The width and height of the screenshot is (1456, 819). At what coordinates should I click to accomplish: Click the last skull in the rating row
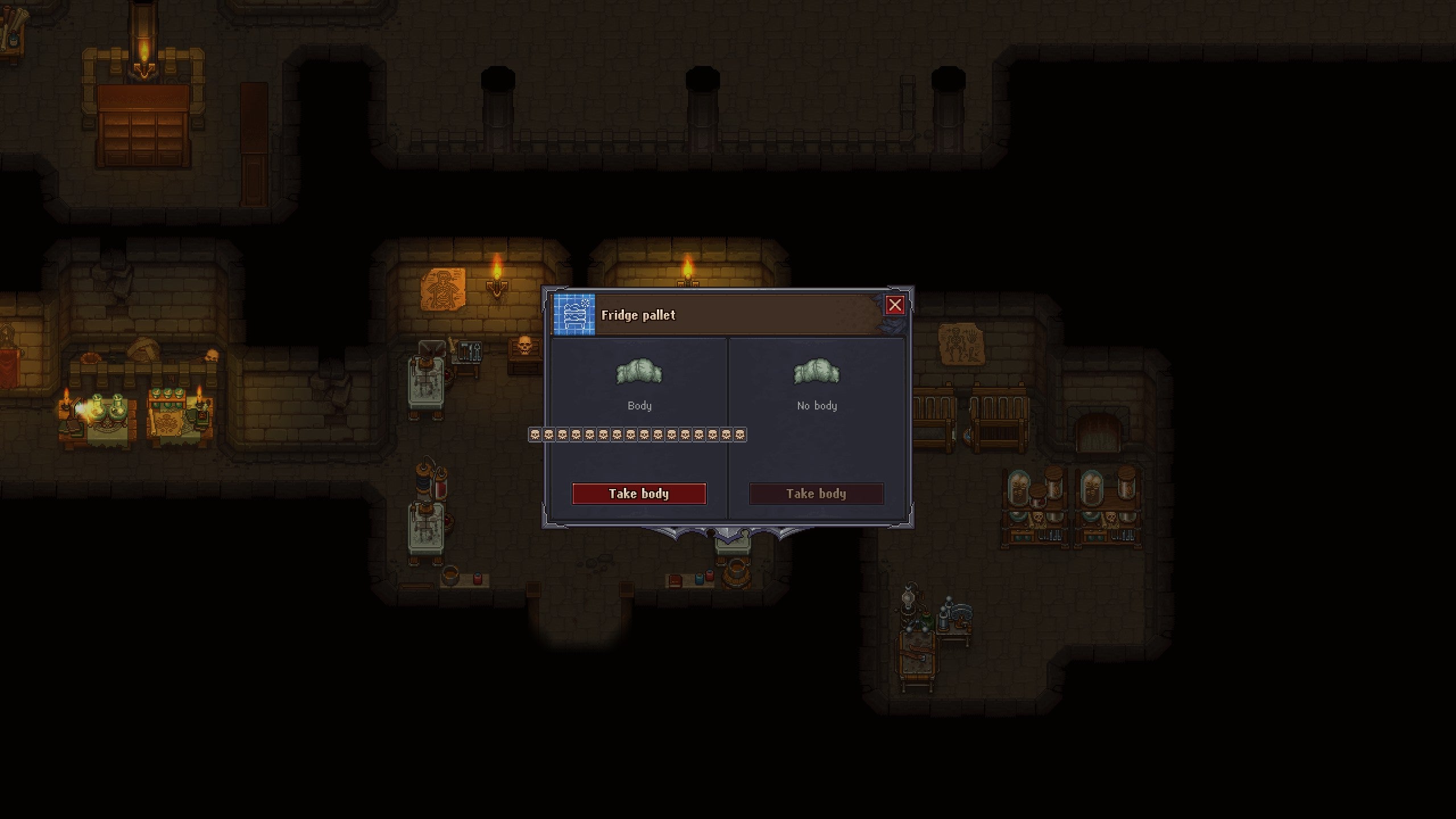[742, 435]
